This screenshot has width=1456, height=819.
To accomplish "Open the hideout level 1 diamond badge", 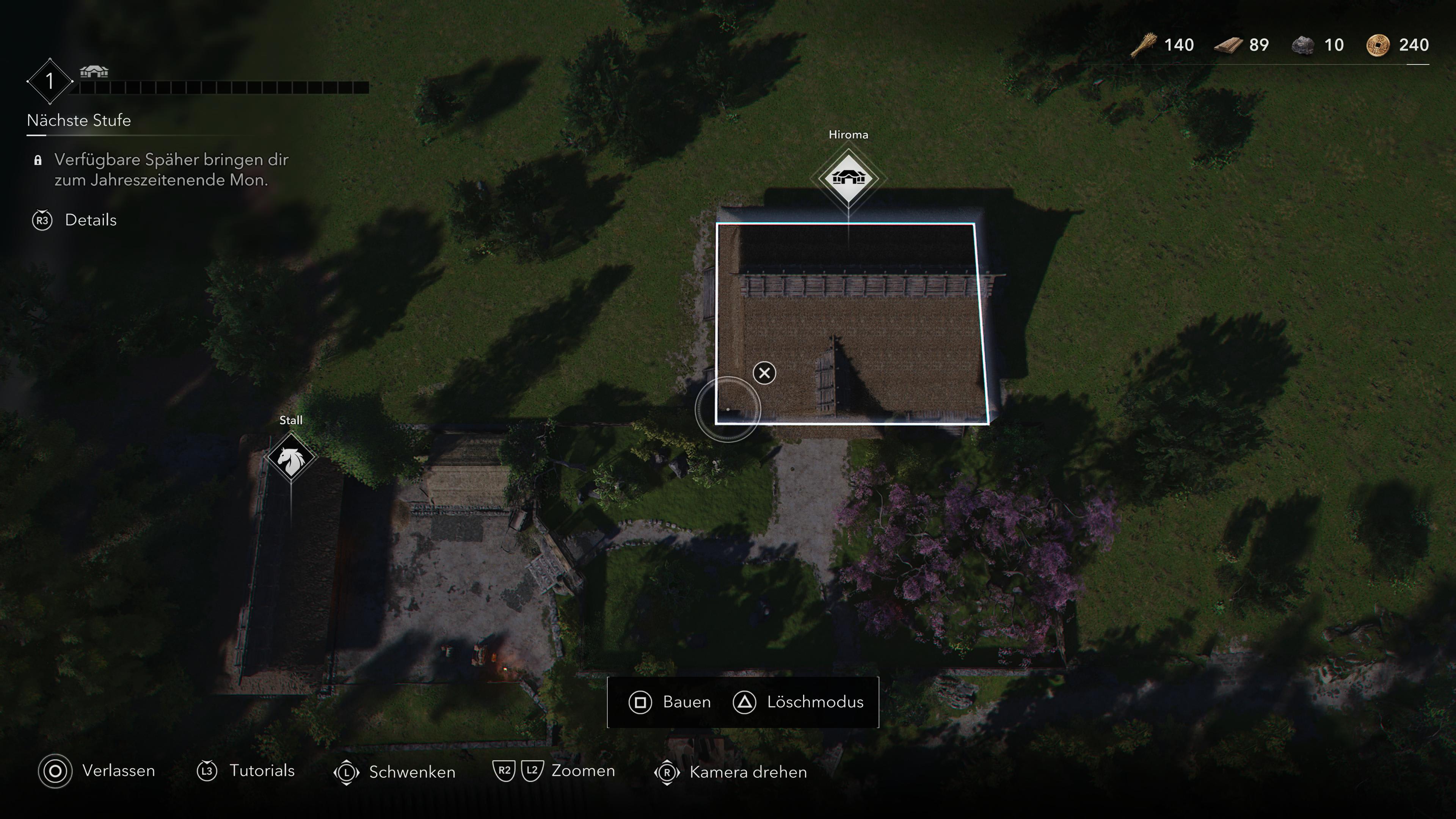I will coord(50,82).
